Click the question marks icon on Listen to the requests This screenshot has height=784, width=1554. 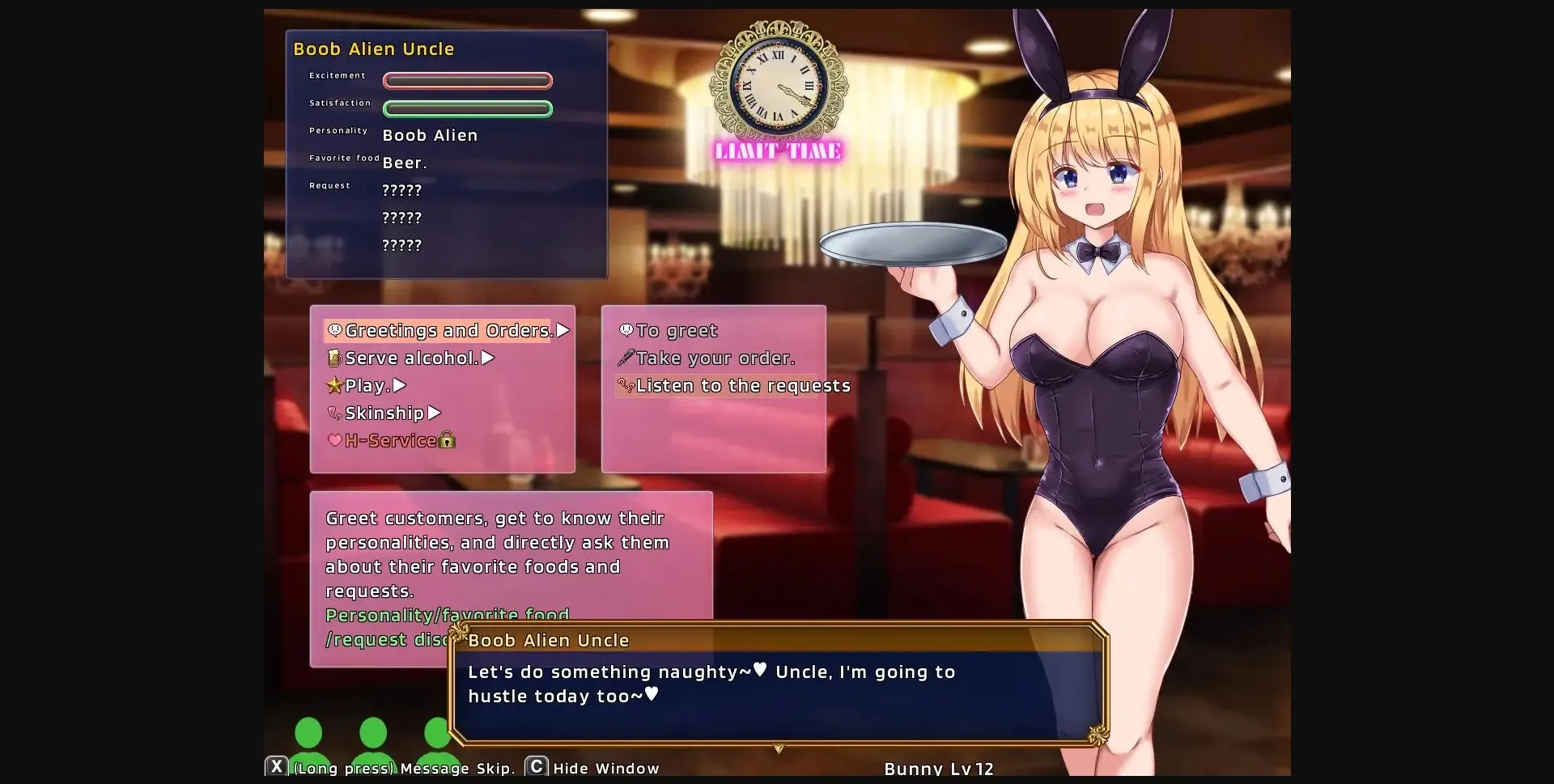(626, 387)
